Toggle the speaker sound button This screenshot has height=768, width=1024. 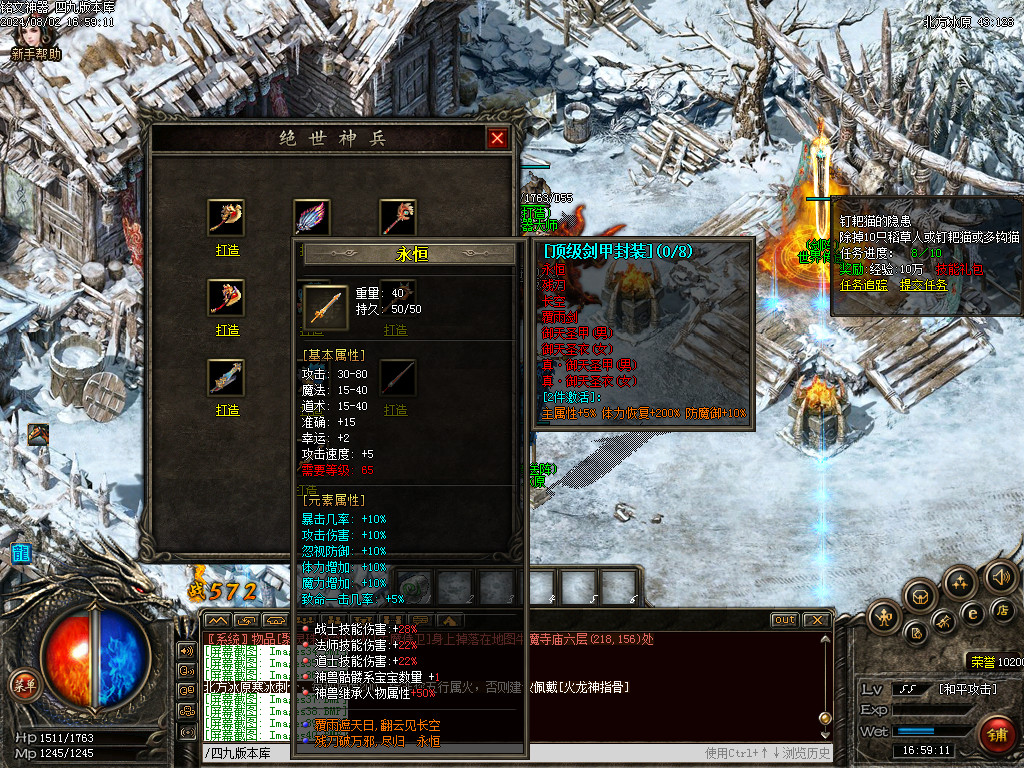click(1000, 577)
